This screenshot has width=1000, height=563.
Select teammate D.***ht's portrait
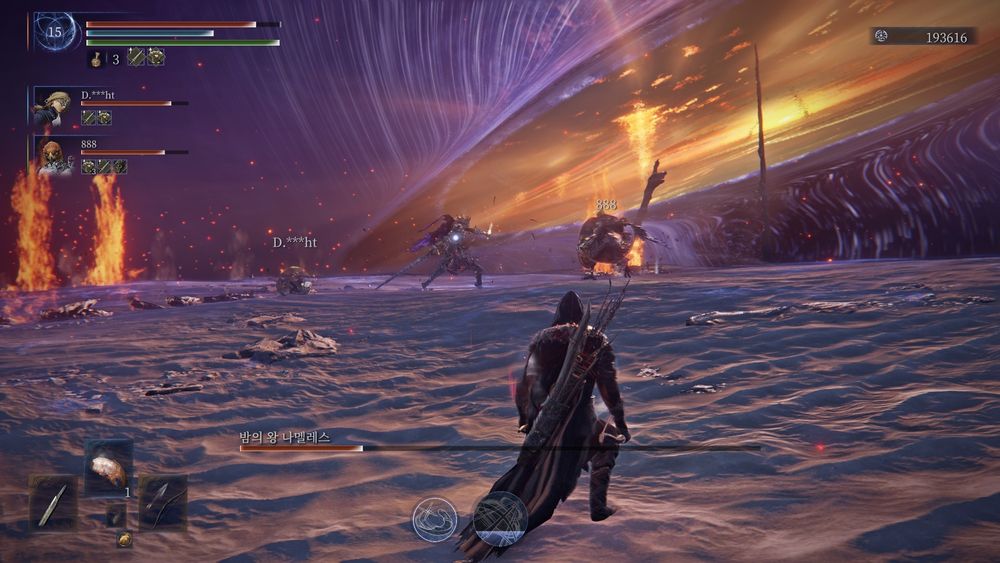[52, 106]
